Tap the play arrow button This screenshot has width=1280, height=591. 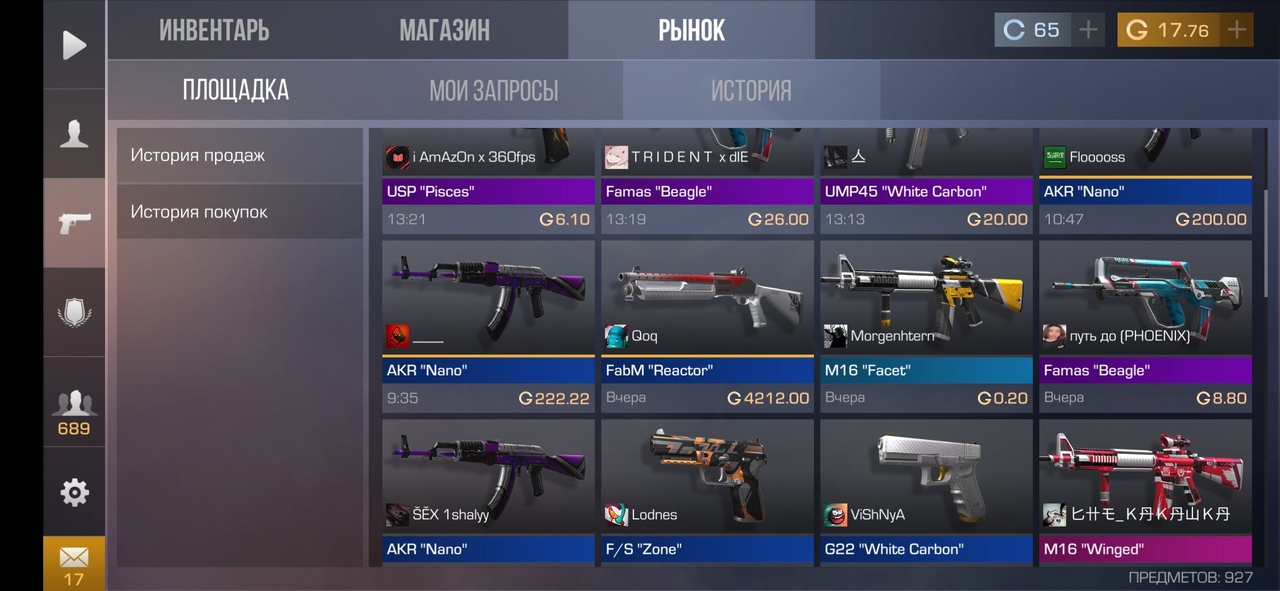click(74, 45)
